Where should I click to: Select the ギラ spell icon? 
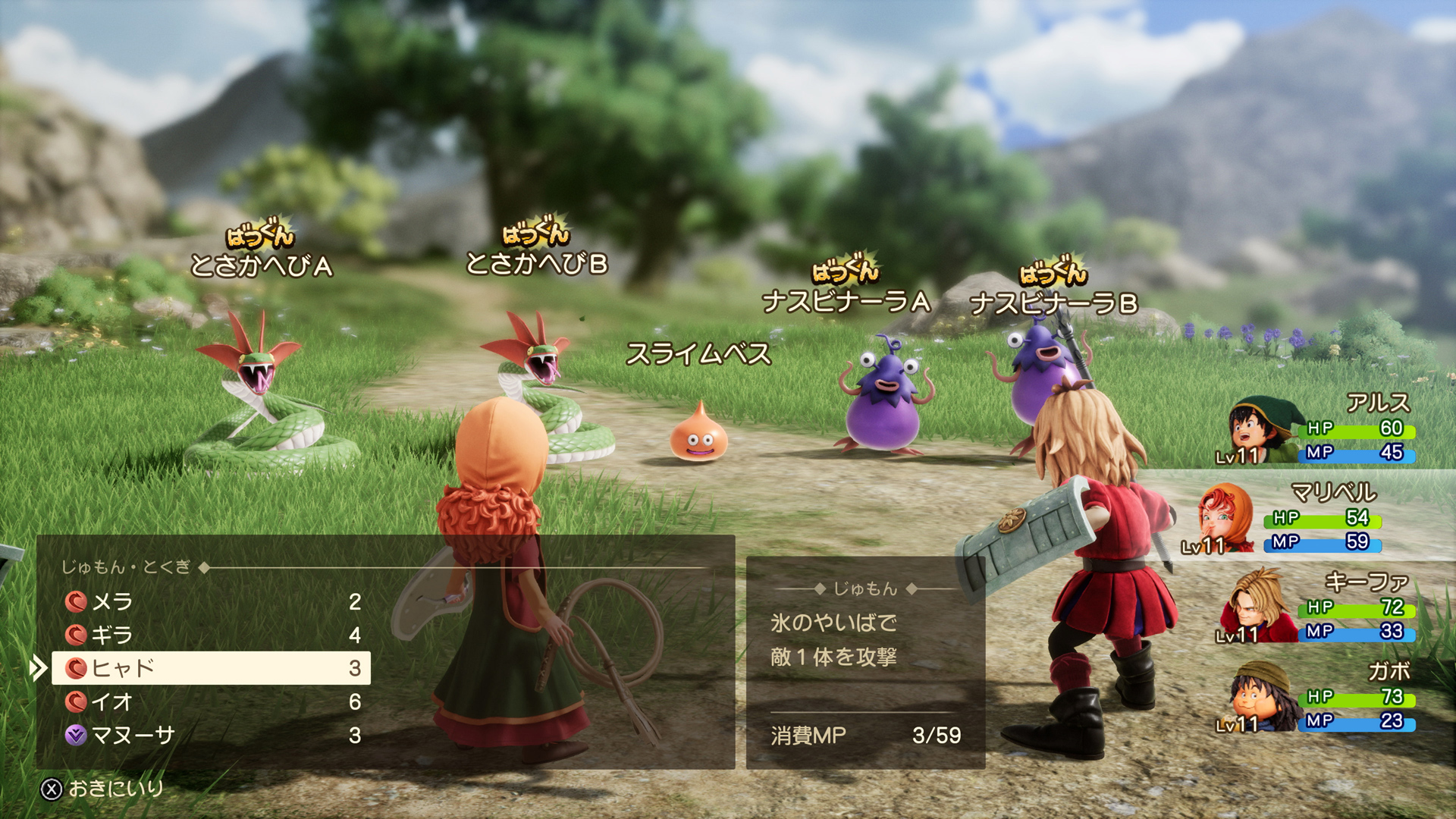click(74, 635)
